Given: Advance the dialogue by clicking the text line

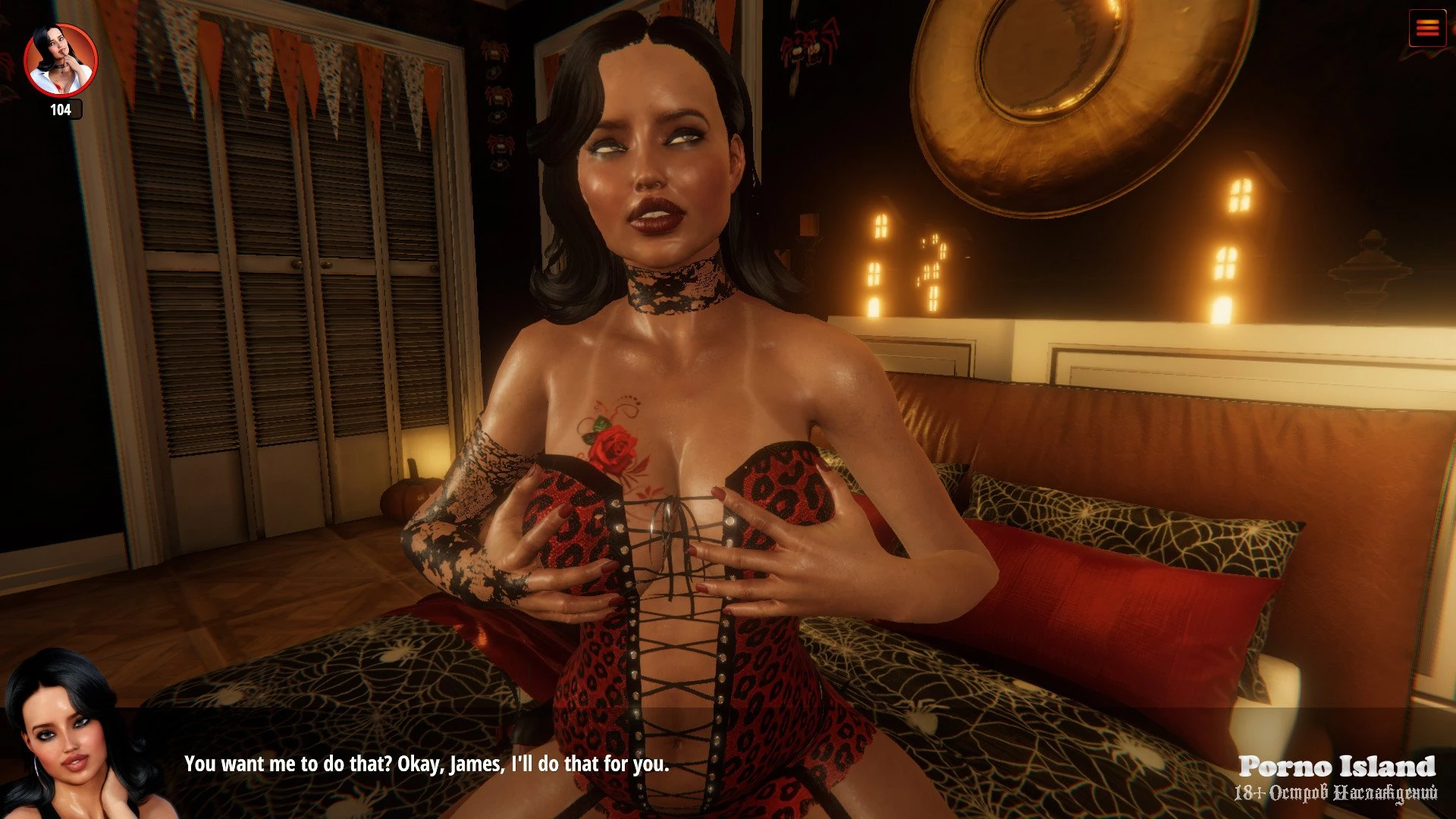Looking at the screenshot, I should coord(426,764).
